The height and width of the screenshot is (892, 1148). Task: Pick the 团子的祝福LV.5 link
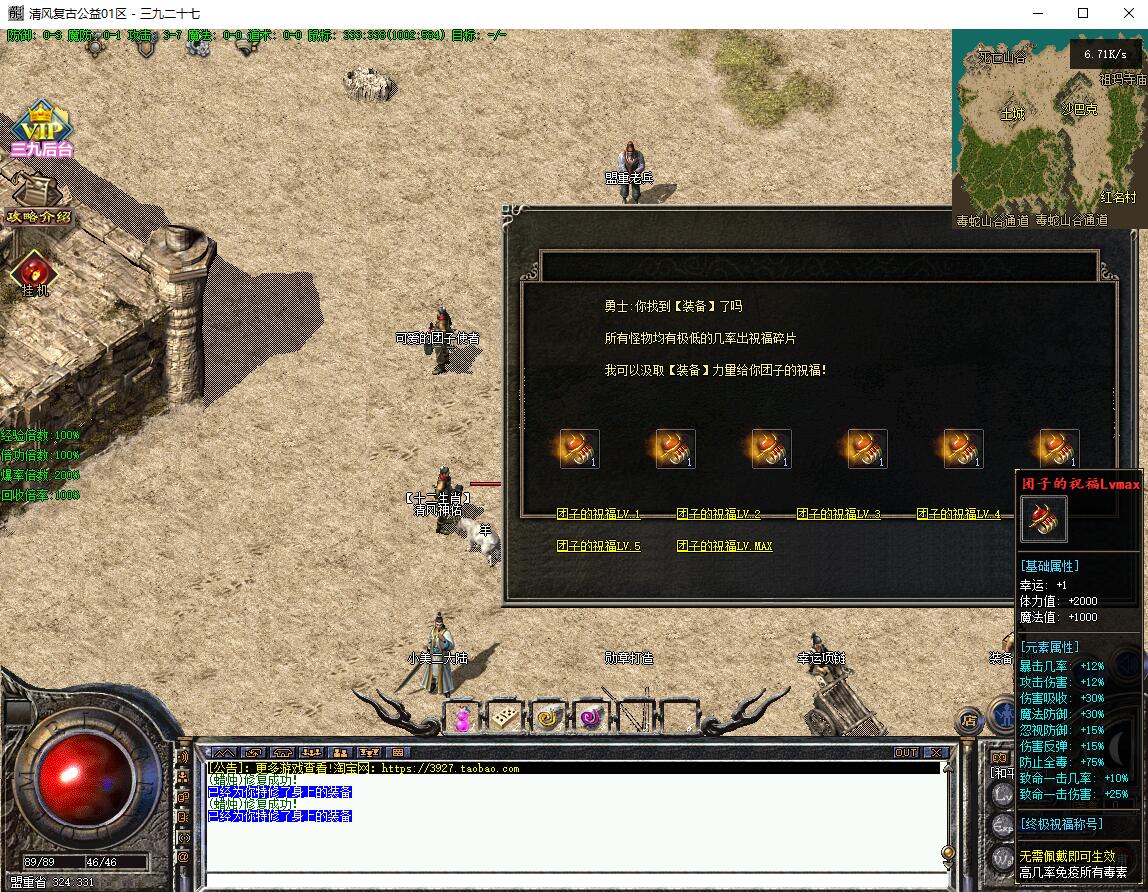(598, 546)
